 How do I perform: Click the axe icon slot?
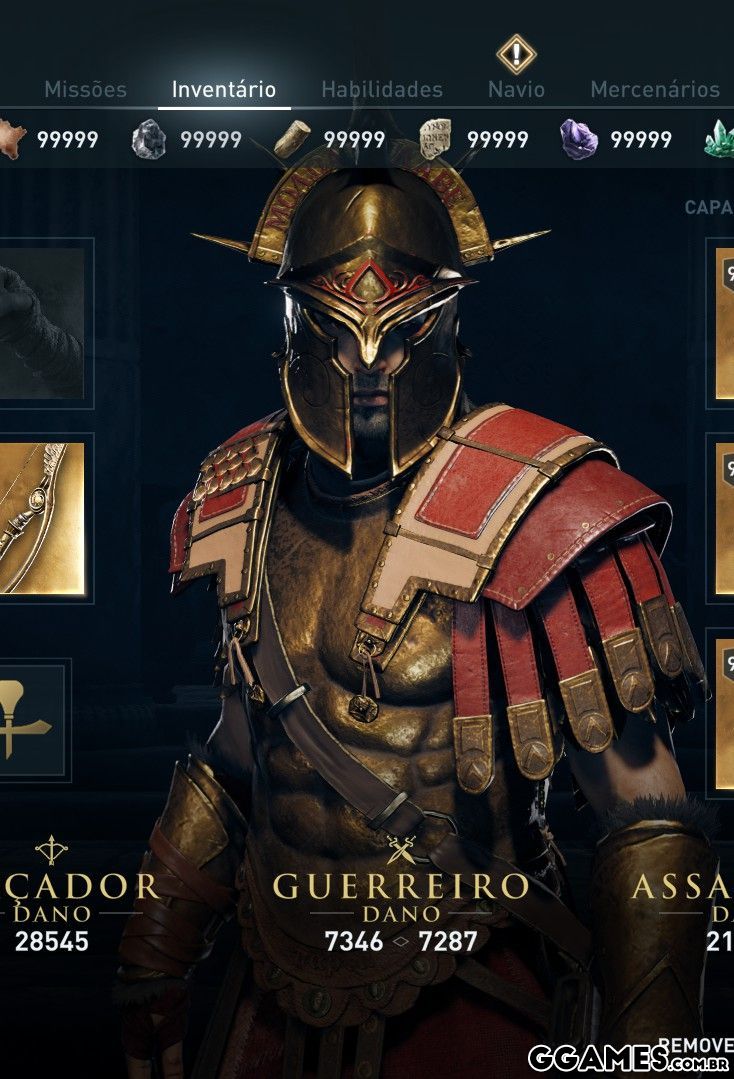coord(30,720)
